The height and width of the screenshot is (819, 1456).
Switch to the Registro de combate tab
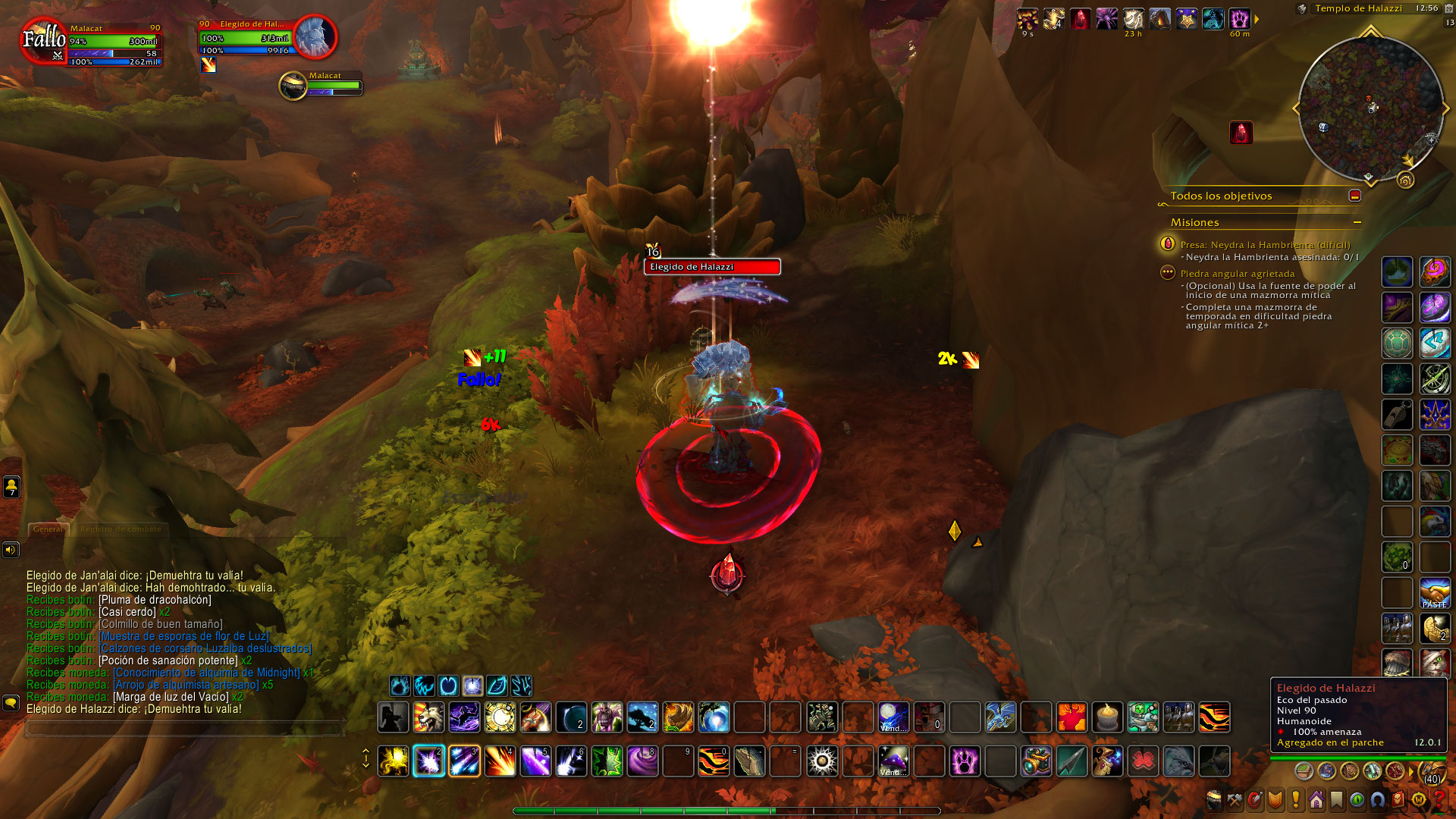[x=121, y=529]
